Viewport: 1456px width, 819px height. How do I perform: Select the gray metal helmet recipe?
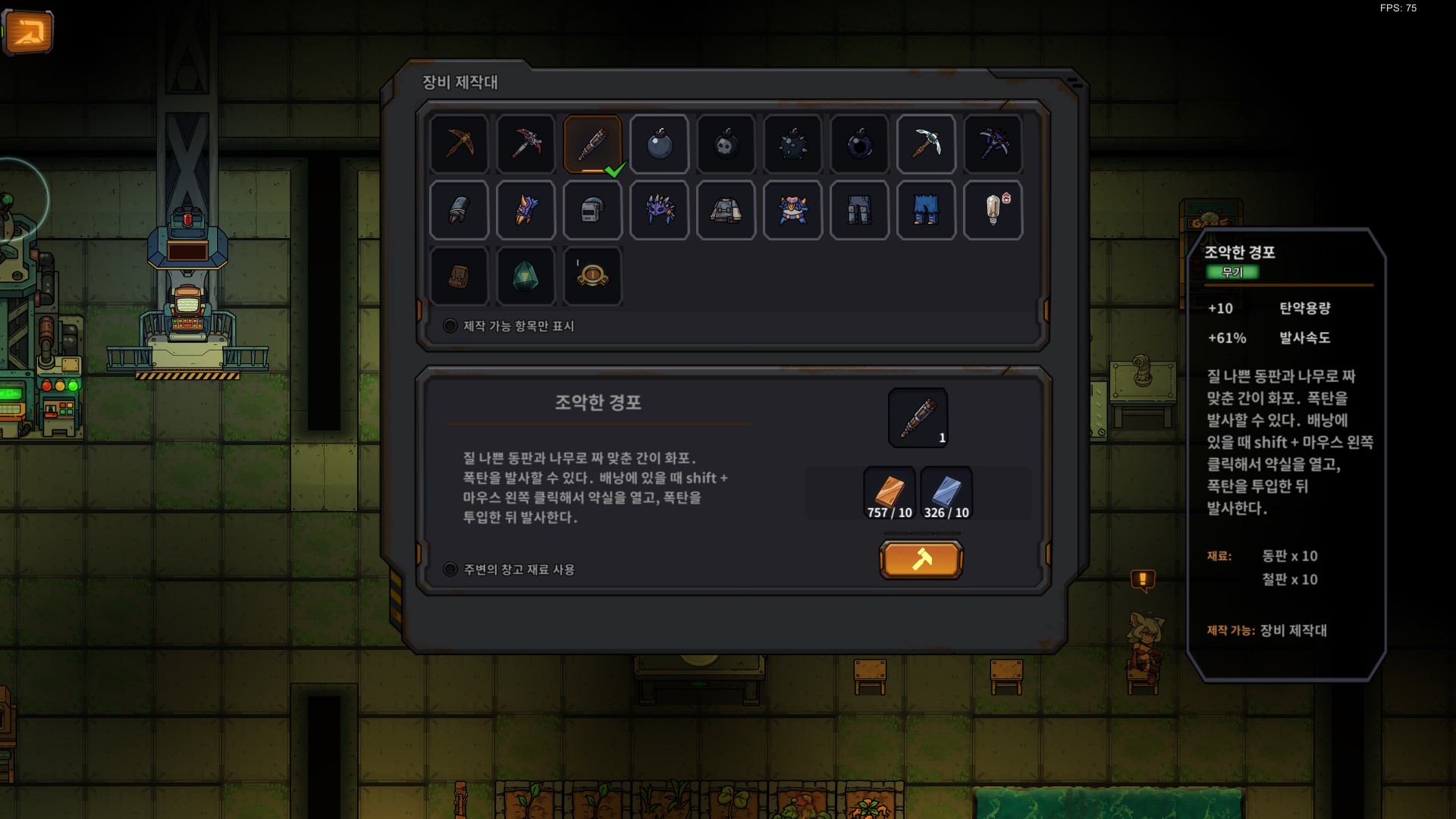[593, 210]
